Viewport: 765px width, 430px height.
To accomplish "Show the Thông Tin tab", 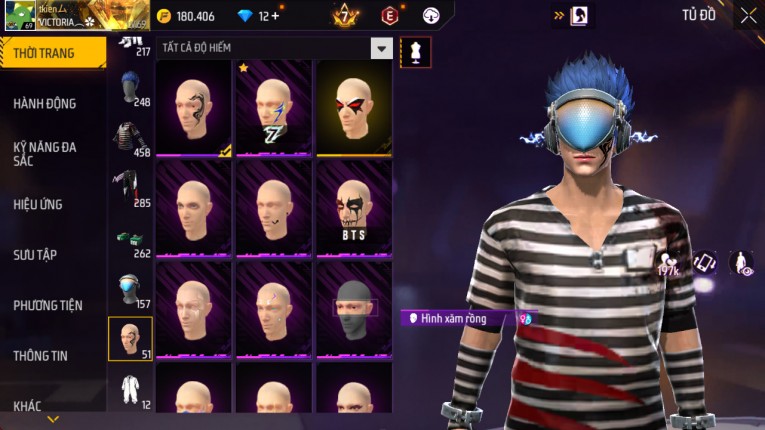I will click(40, 355).
